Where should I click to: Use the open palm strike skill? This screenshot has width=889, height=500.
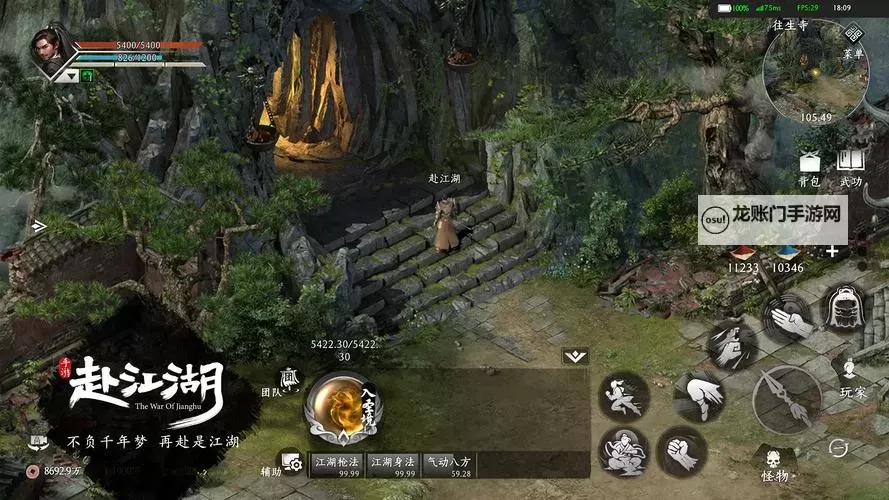(788, 320)
